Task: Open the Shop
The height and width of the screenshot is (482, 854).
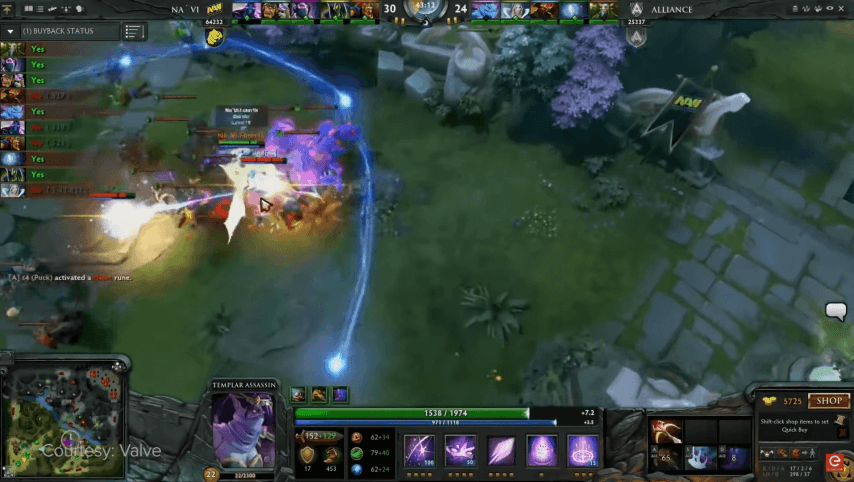Action: point(829,401)
